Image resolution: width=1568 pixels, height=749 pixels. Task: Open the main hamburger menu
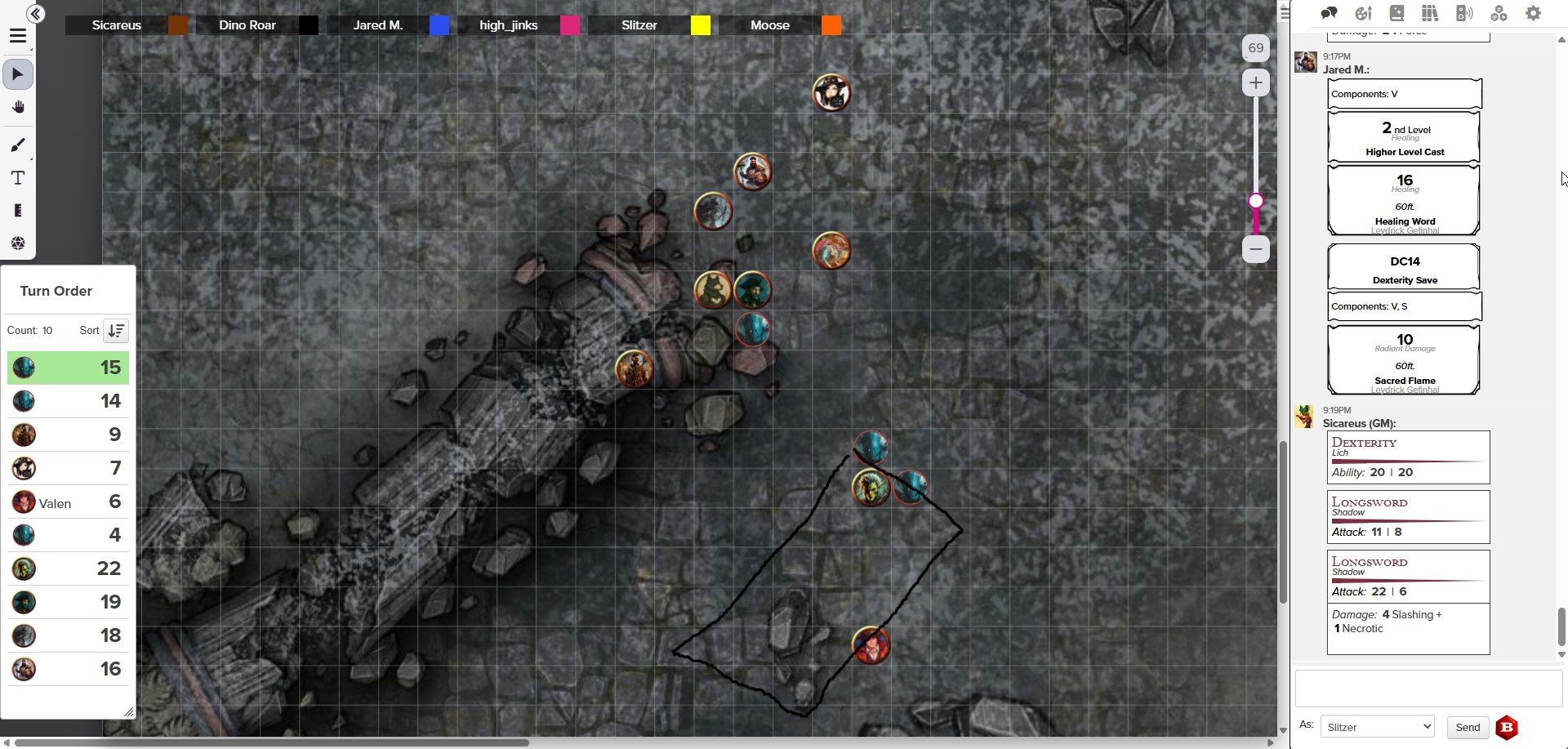point(18,36)
